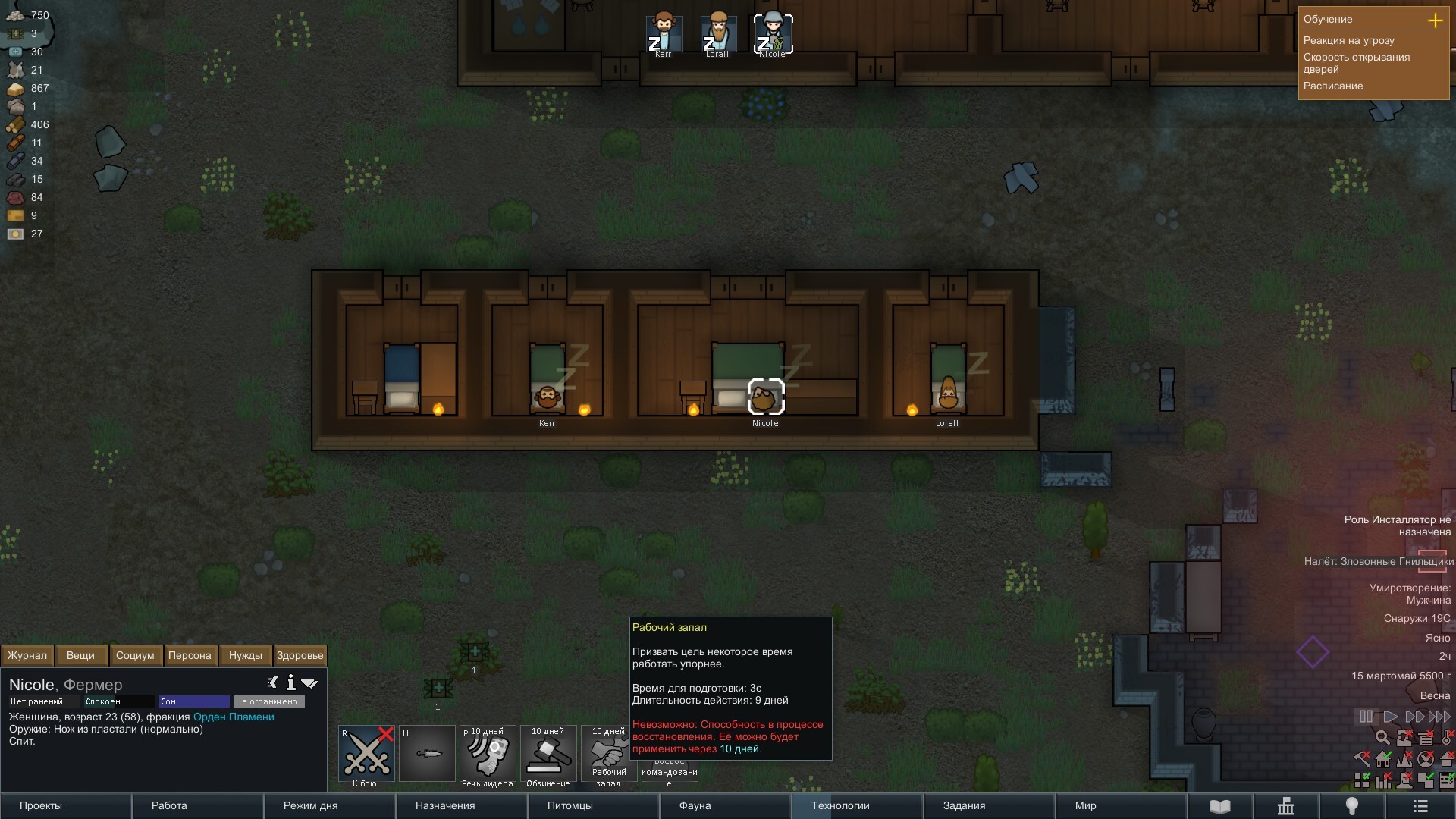Open the main menu list icon
Viewport: 1456px width, 819px height.
tap(1420, 806)
